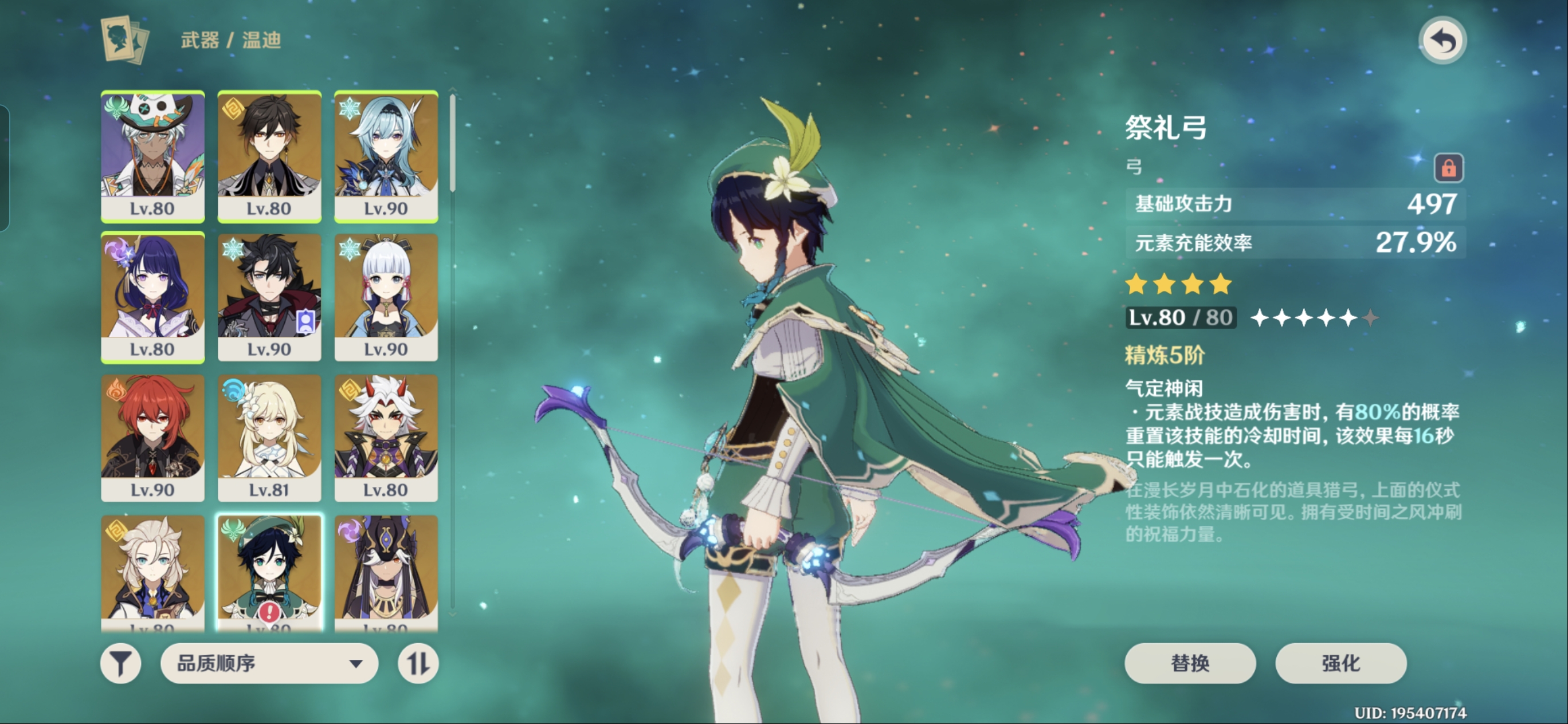Select the white-hat Anemo character portrait
The height and width of the screenshot is (724, 1568).
pos(152,156)
